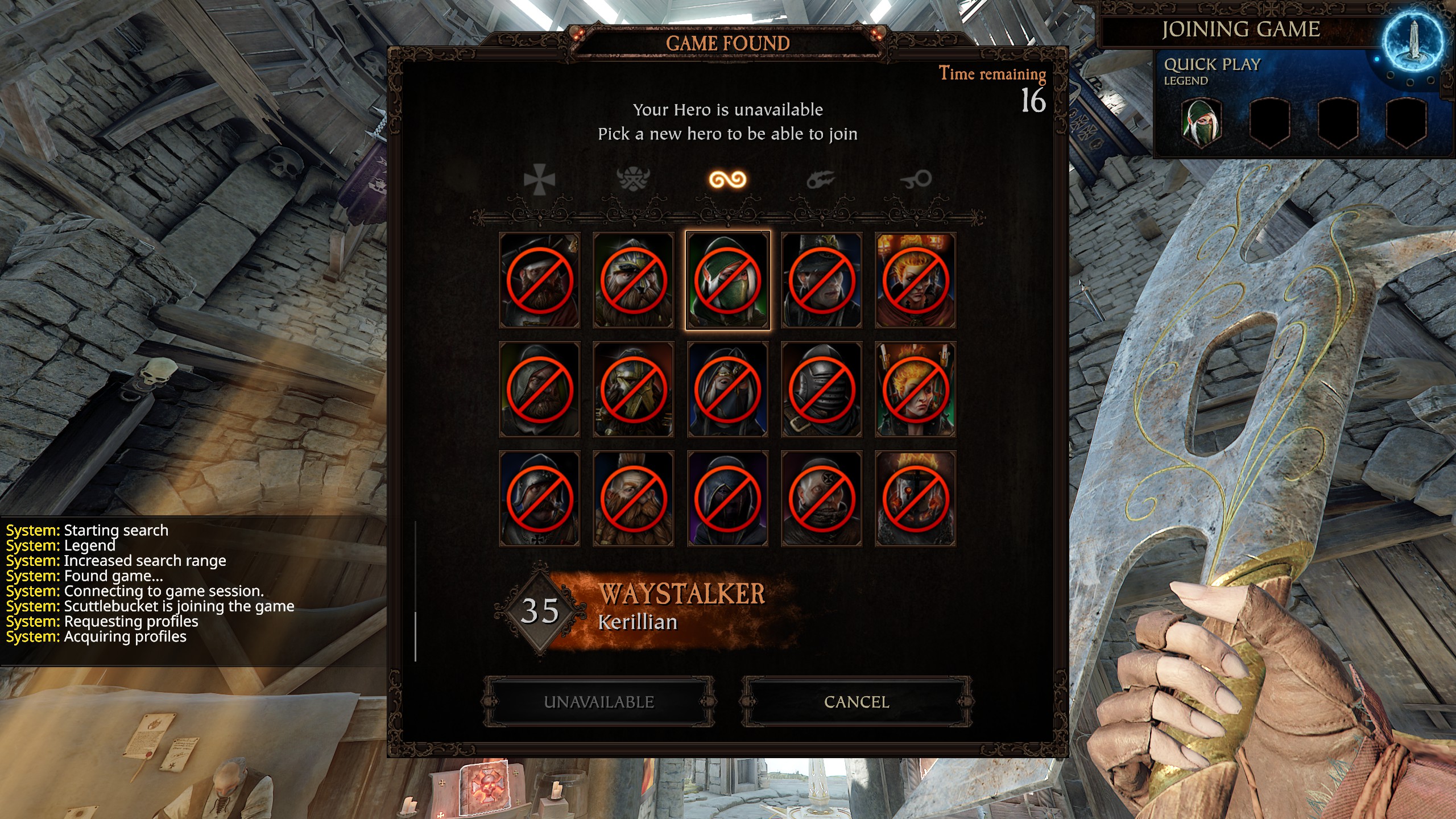Select the Huntsman career portrait
The width and height of the screenshot is (1456, 819).
coord(539,390)
